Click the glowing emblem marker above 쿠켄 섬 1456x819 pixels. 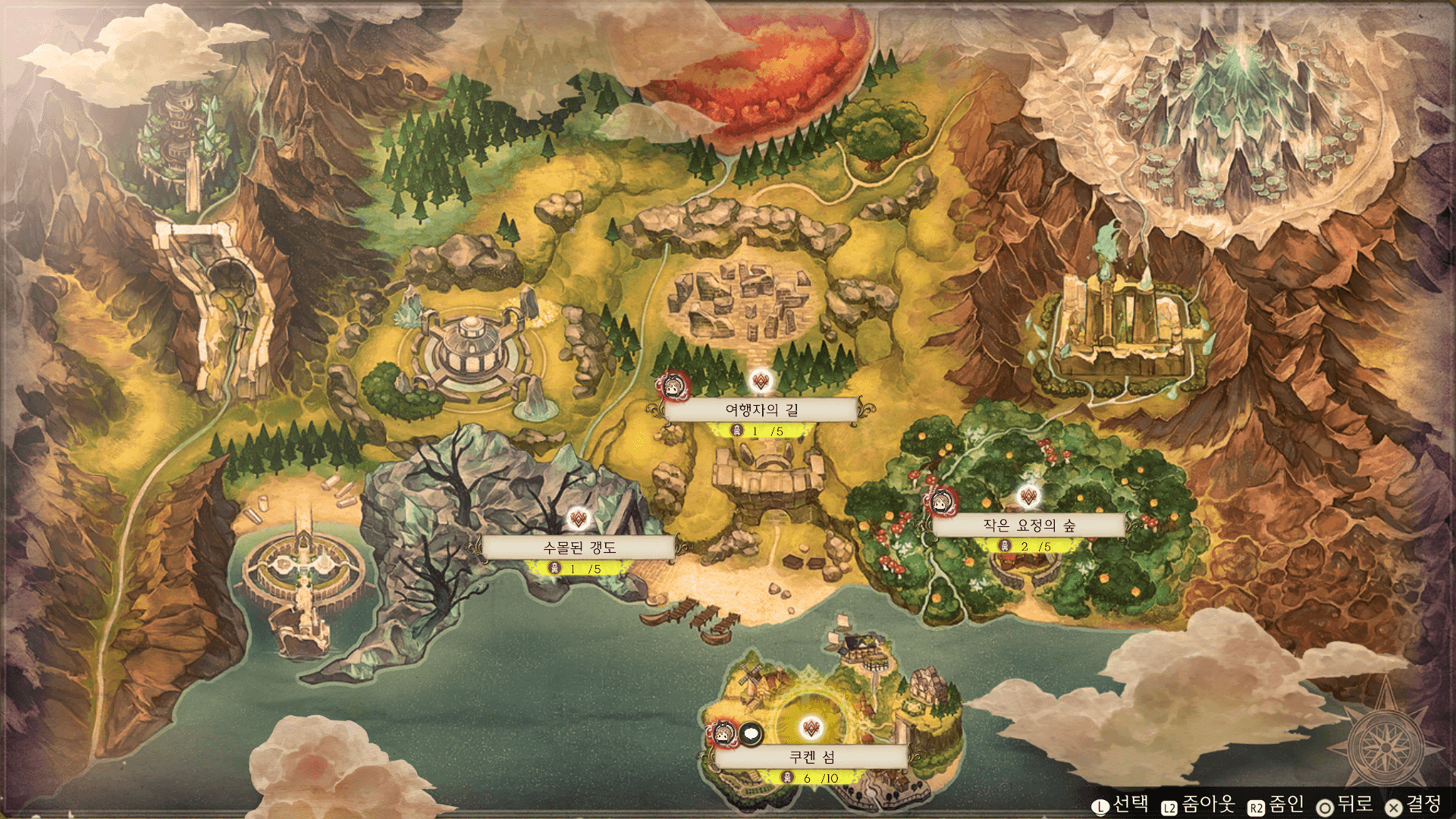(x=811, y=729)
